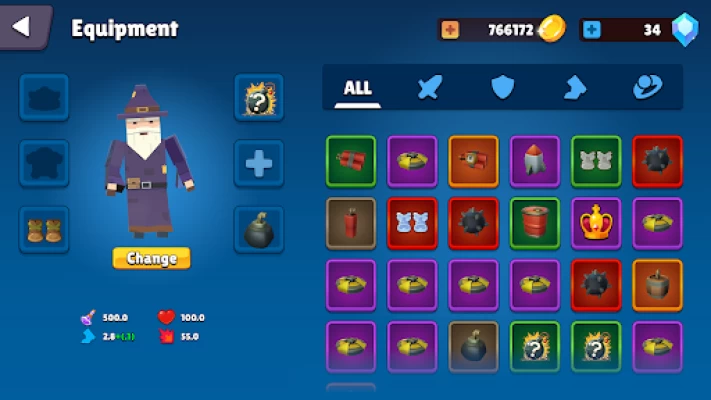711x400 pixels.
Task: Choose the grey armor on green tile
Action: 596,161
